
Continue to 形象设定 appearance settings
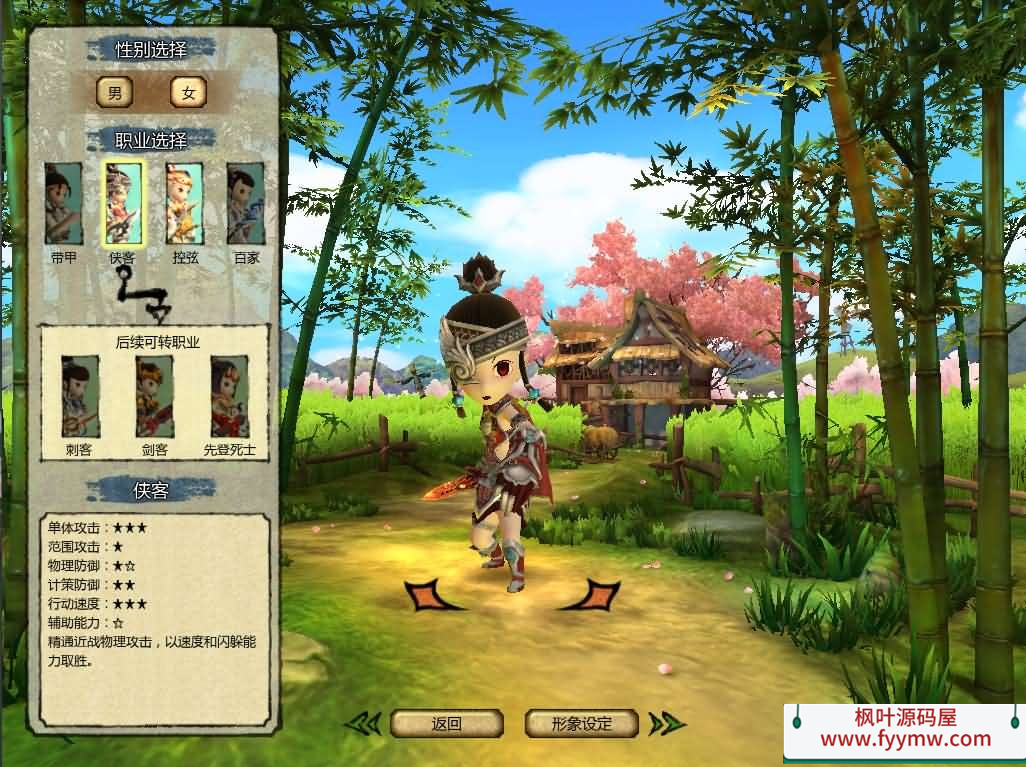pyautogui.click(x=582, y=724)
